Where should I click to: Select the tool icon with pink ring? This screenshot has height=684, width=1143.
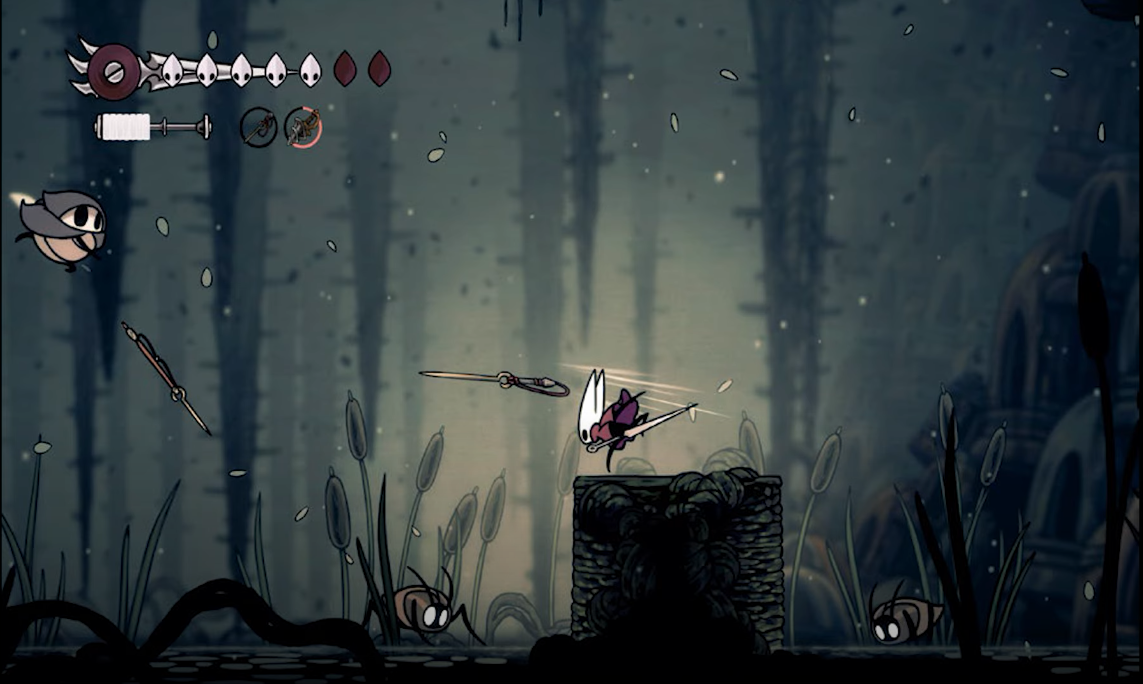pyautogui.click(x=303, y=127)
